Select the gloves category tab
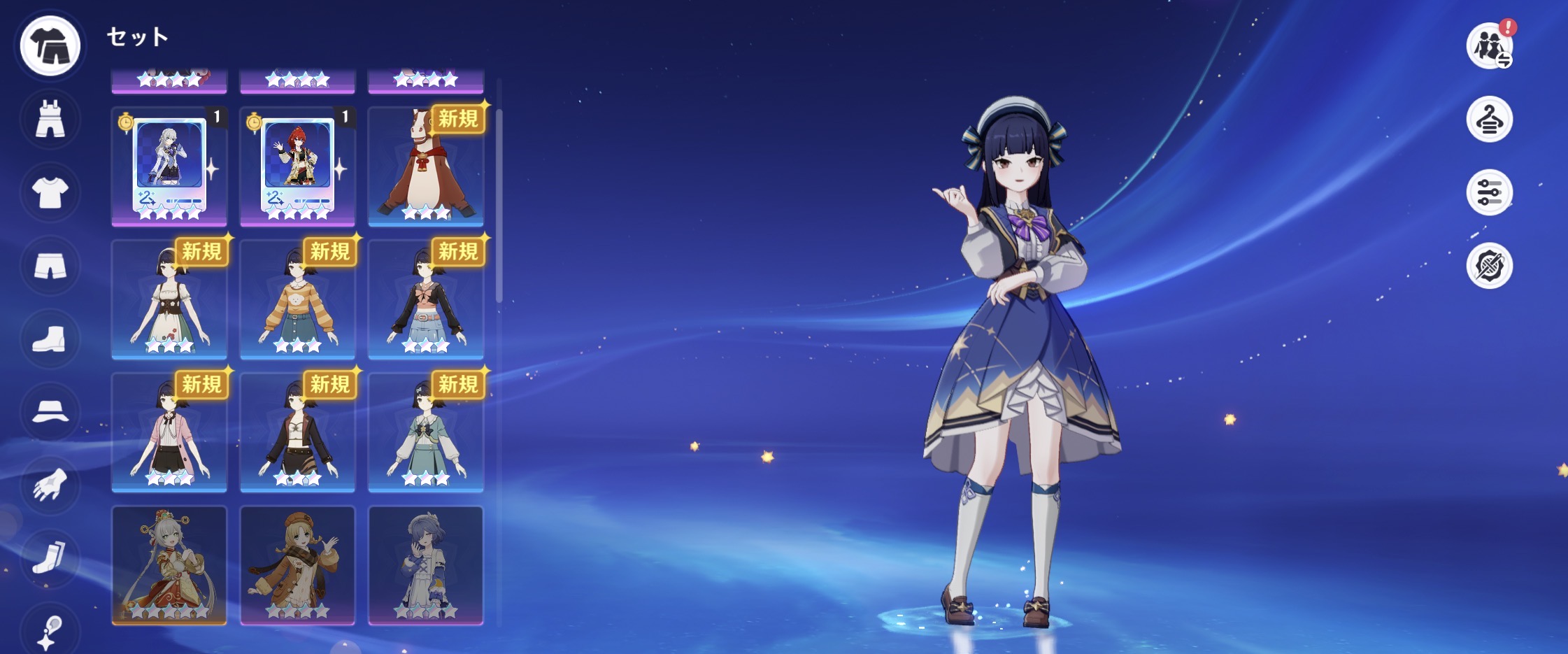 [x=50, y=485]
